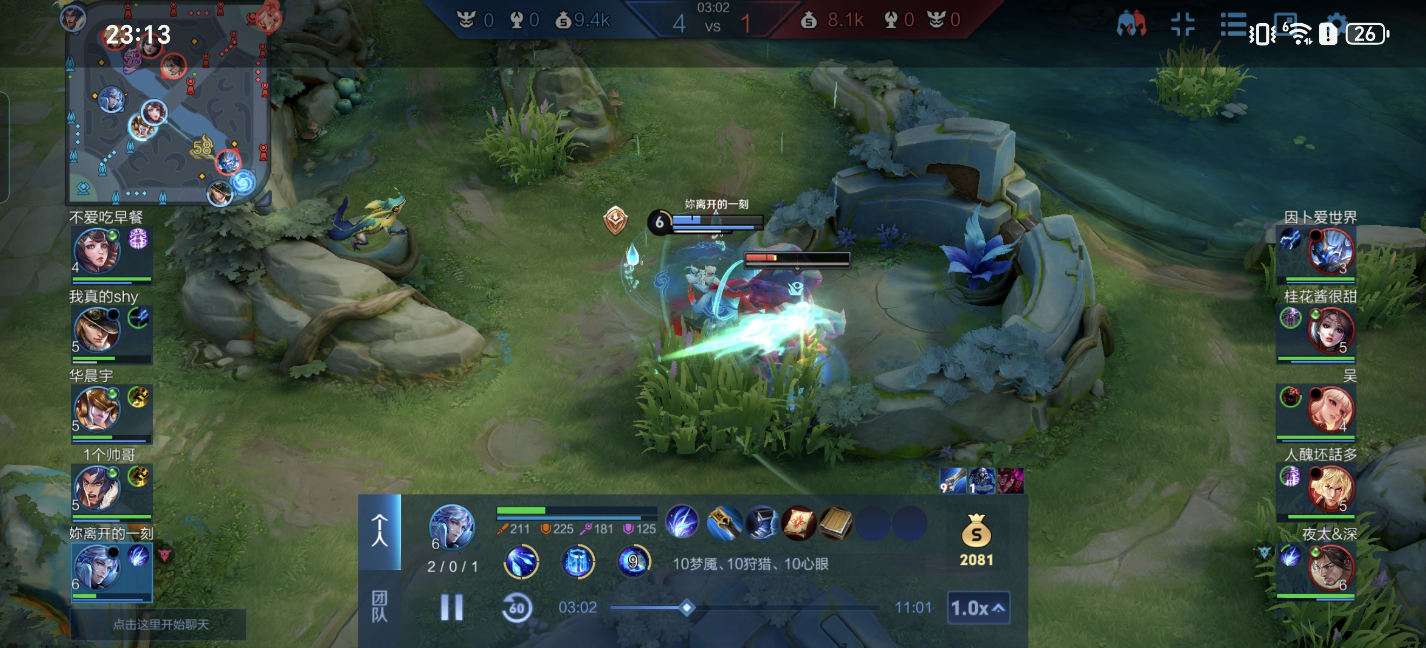Spectate enemy player 桂花酱很甜
The width and height of the screenshot is (1426, 648).
pyautogui.click(x=1331, y=329)
